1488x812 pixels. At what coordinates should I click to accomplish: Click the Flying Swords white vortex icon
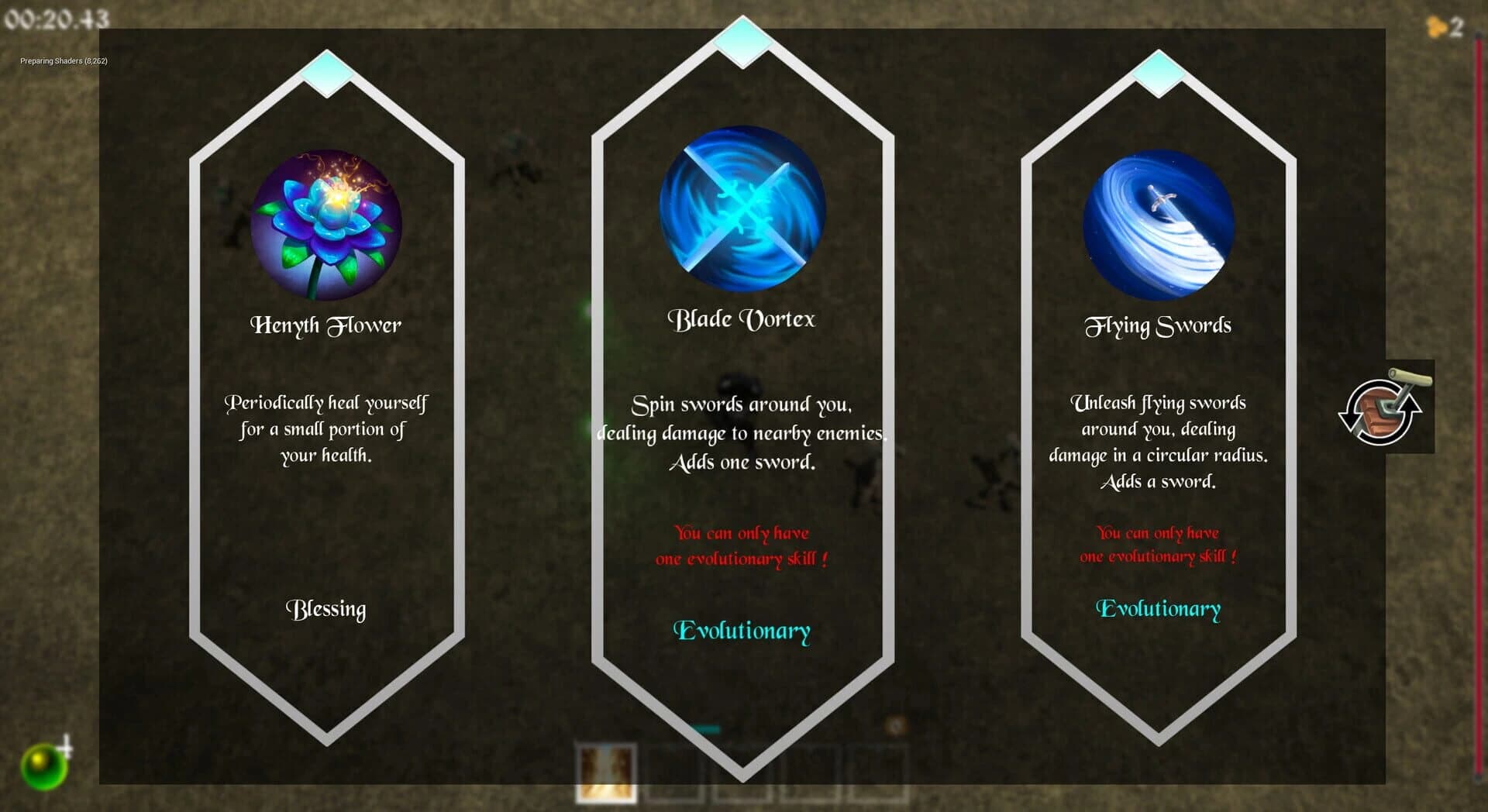pos(1157,223)
